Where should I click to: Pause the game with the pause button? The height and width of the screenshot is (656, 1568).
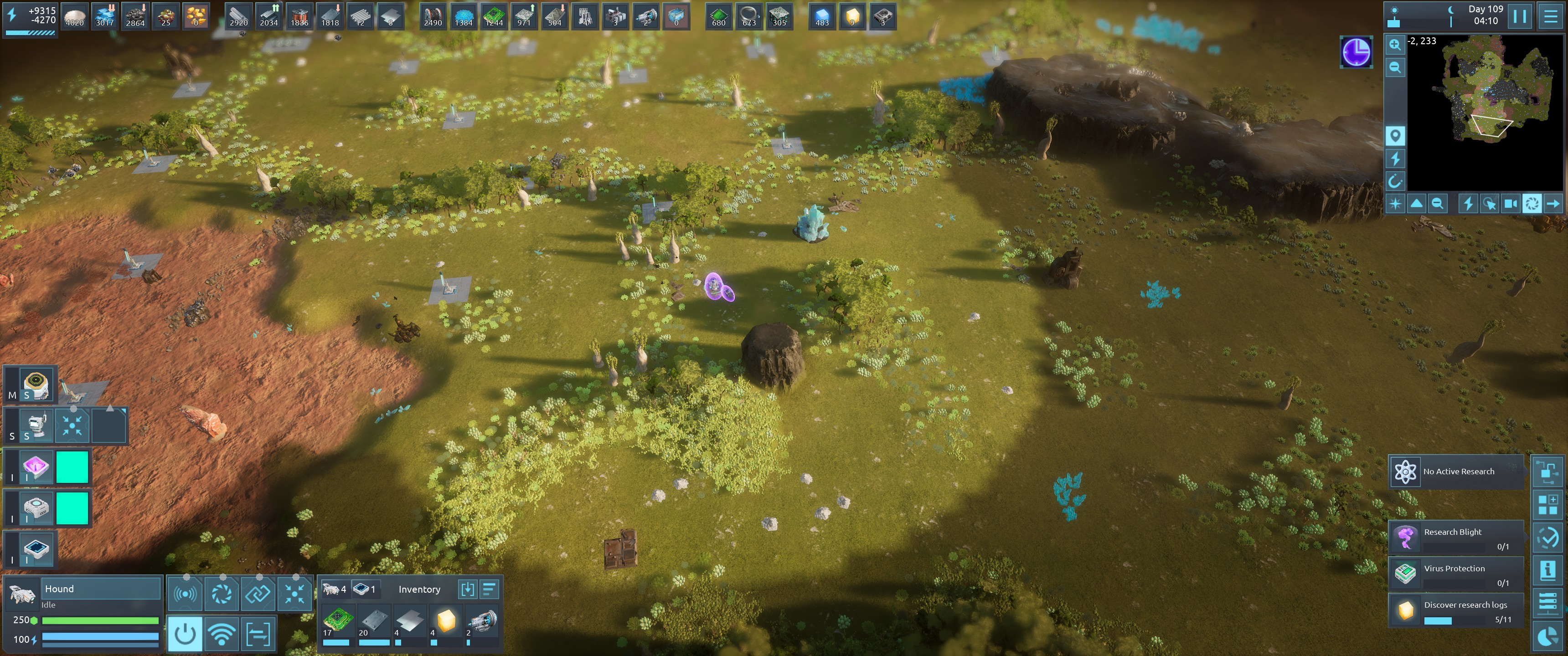pos(1519,16)
